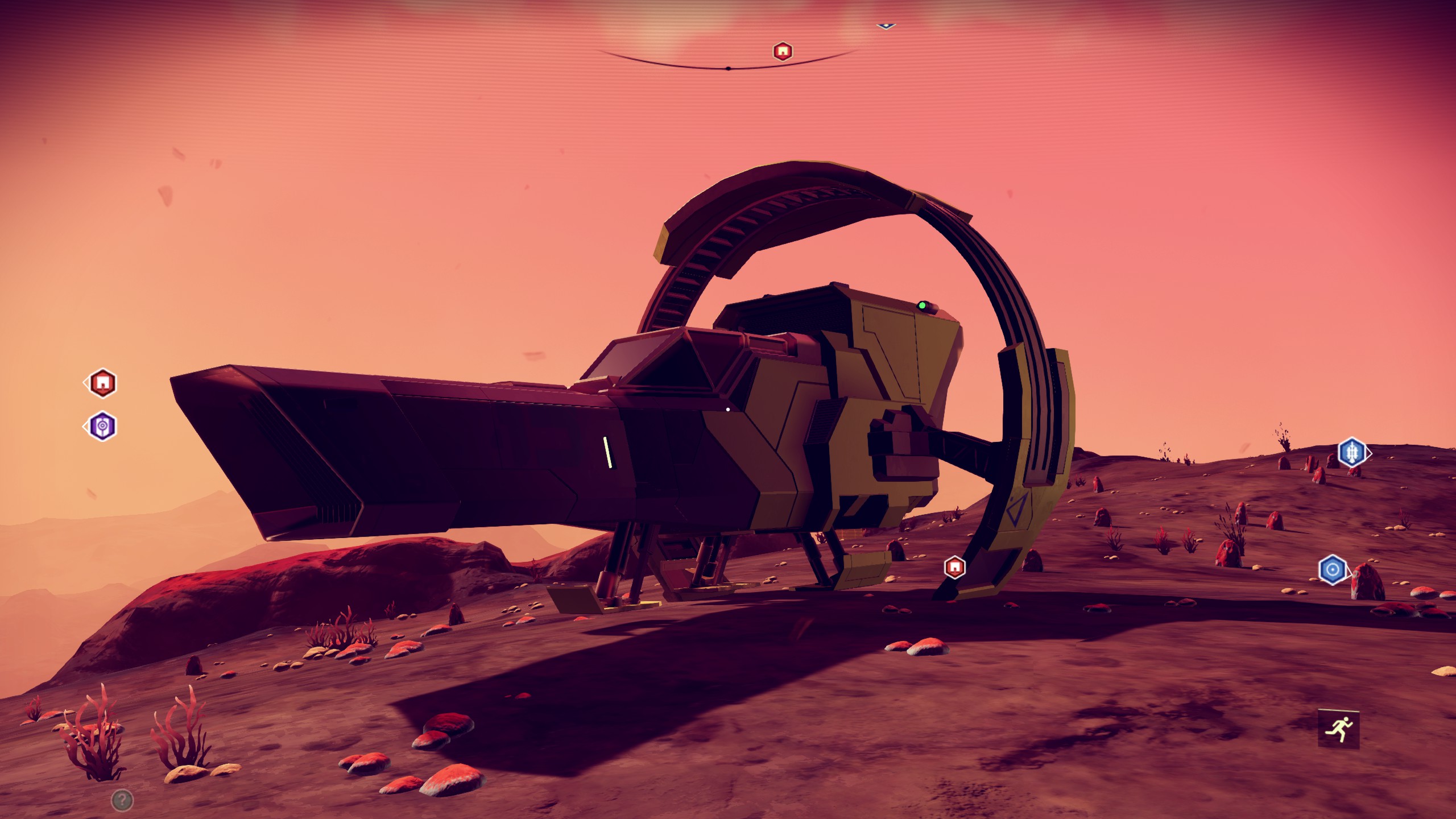Image resolution: width=1456 pixels, height=819 pixels.
Task: Toggle the running figure sprint icon
Action: 1338,729
